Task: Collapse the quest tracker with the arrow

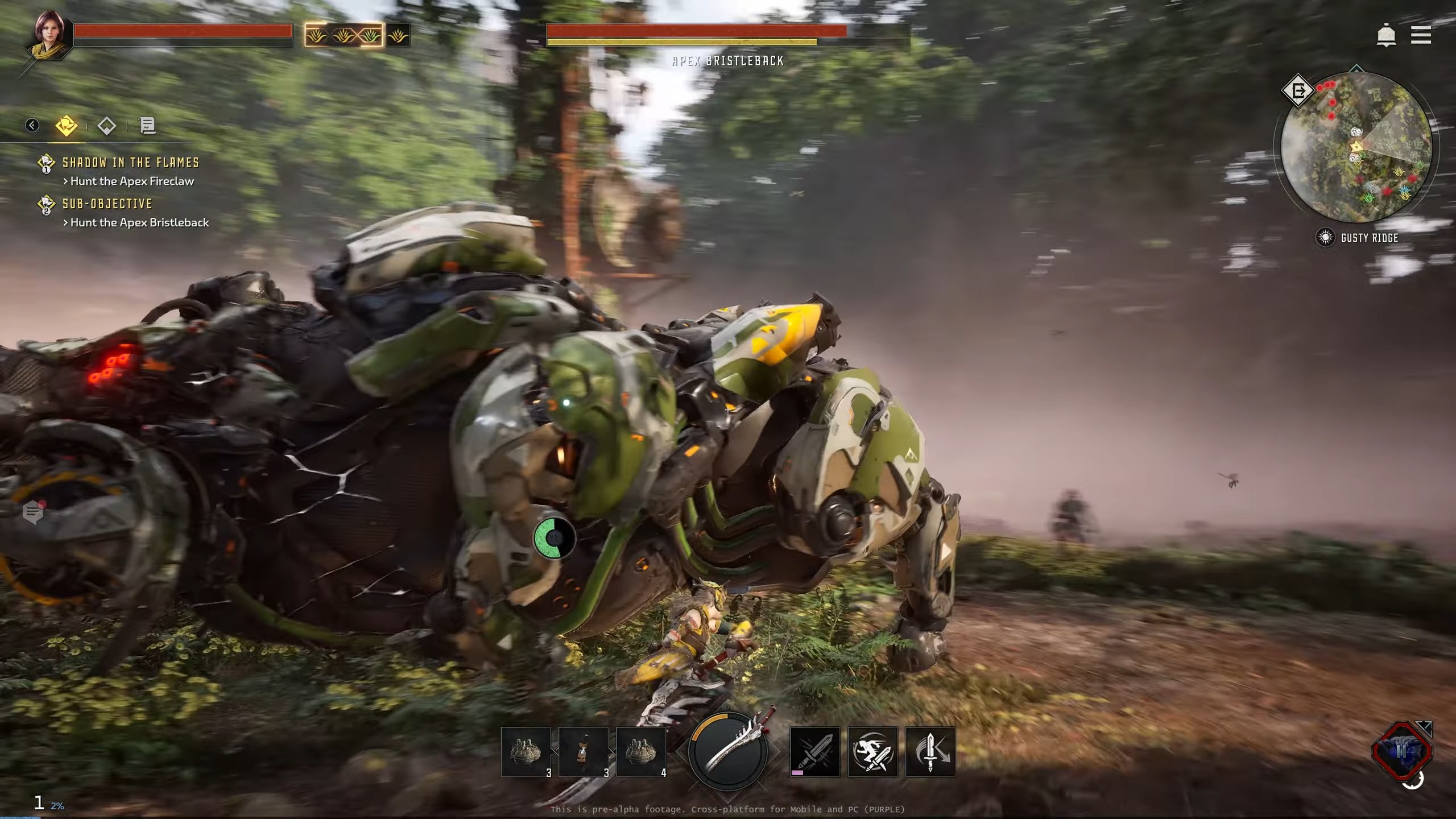Action: click(x=32, y=125)
